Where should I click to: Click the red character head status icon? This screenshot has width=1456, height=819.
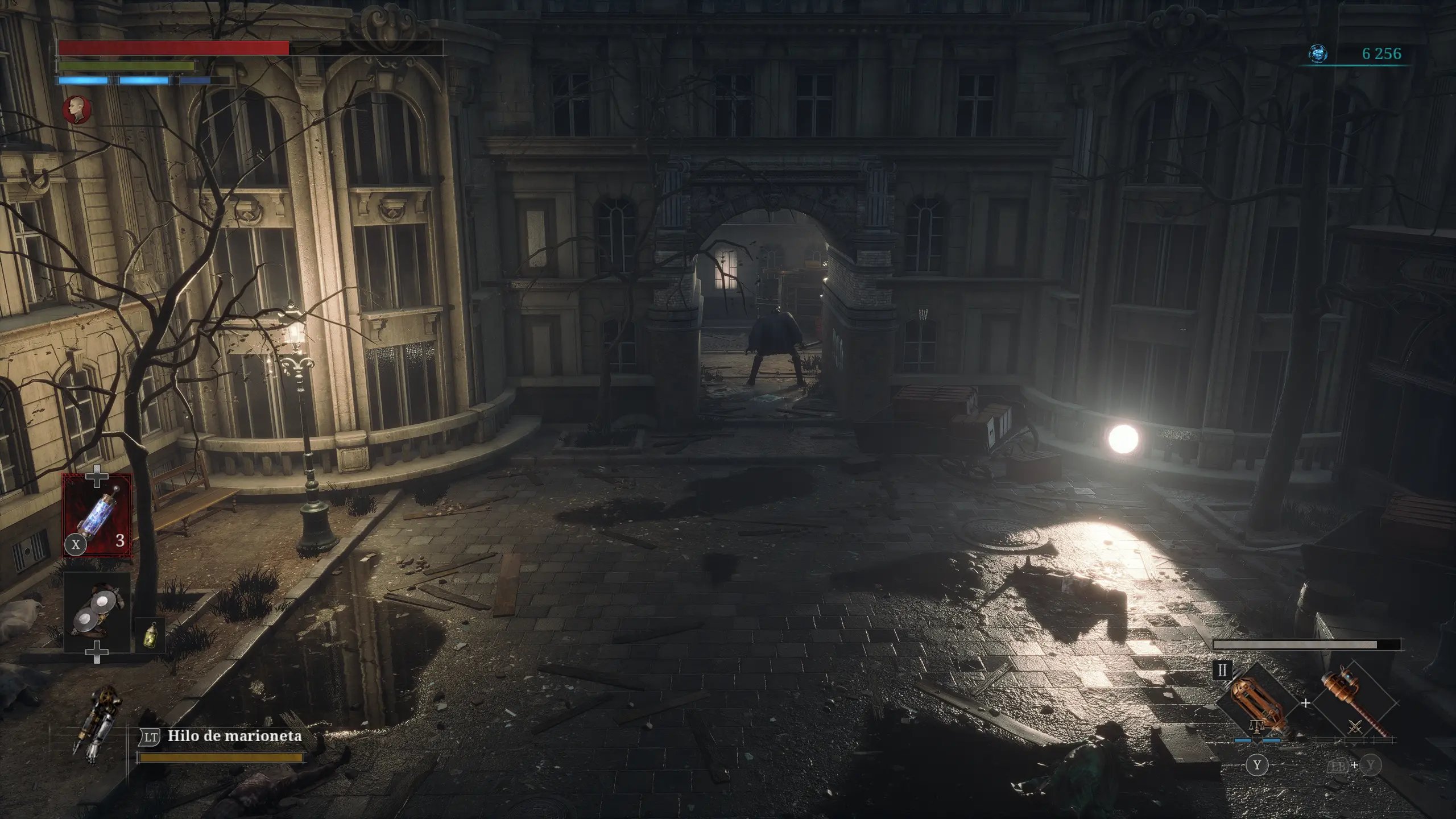(76, 109)
